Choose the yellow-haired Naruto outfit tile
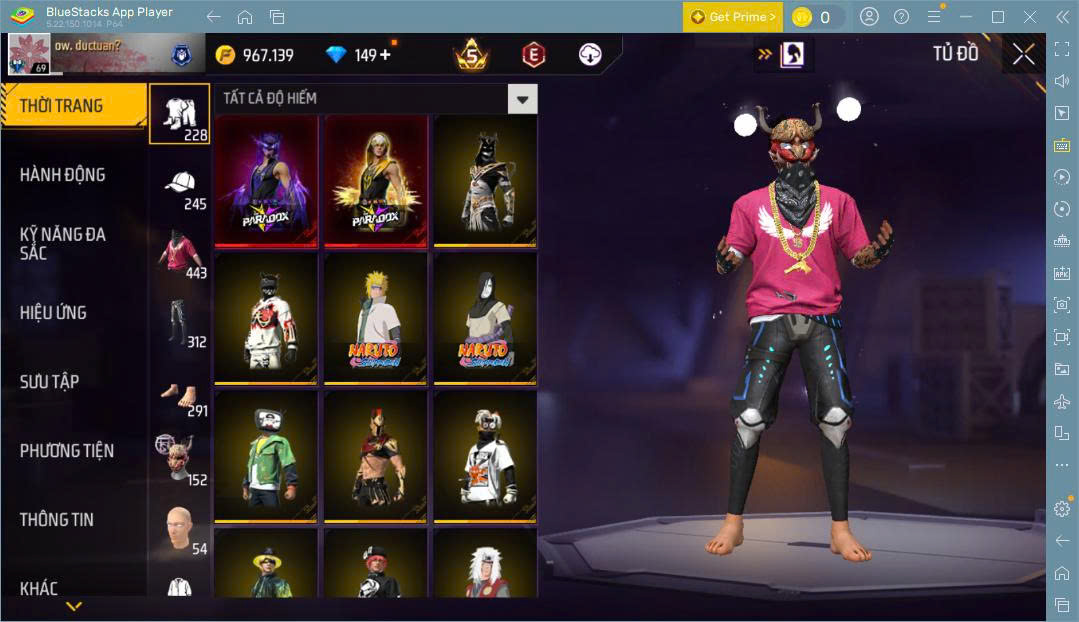This screenshot has width=1079, height=622. (x=376, y=318)
